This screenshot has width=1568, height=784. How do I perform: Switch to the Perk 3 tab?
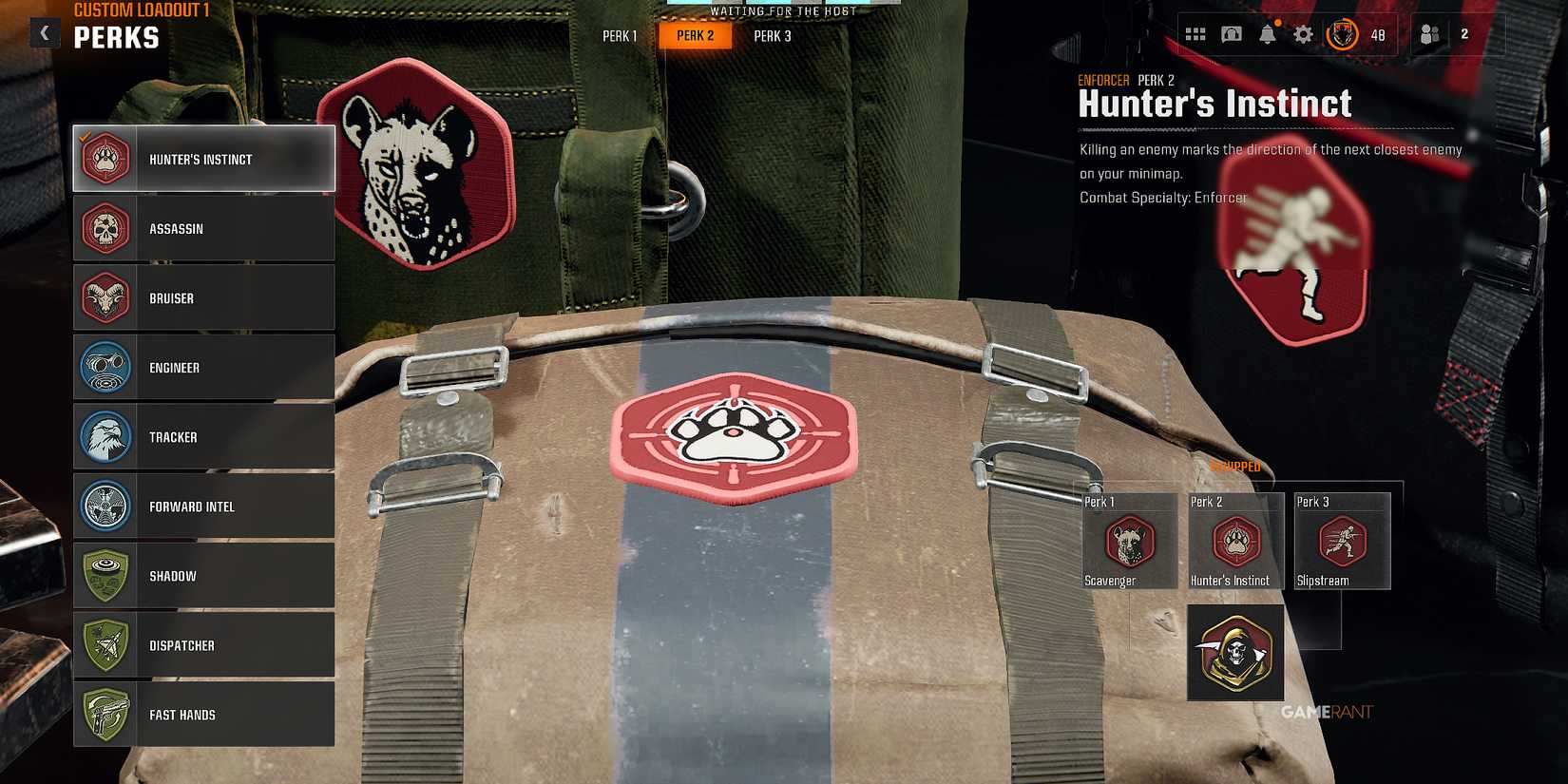[x=772, y=35]
